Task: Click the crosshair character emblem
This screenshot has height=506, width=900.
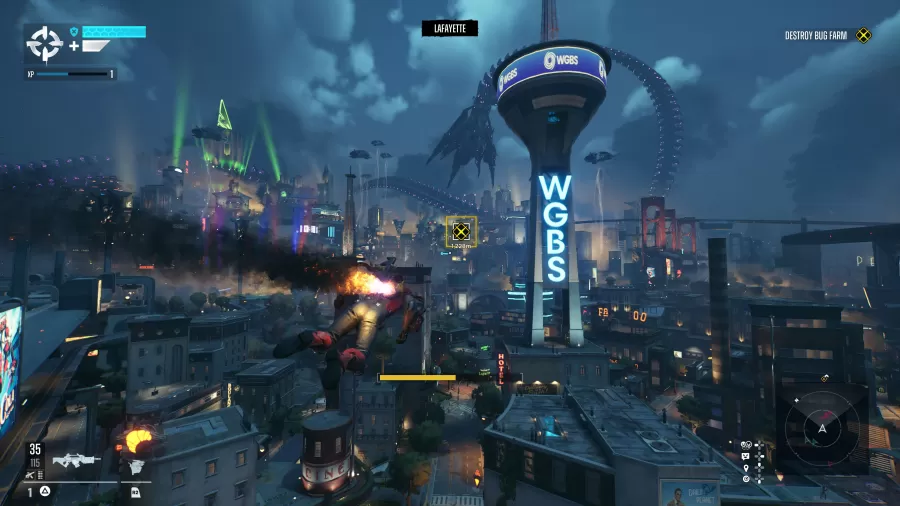Action: (45, 43)
